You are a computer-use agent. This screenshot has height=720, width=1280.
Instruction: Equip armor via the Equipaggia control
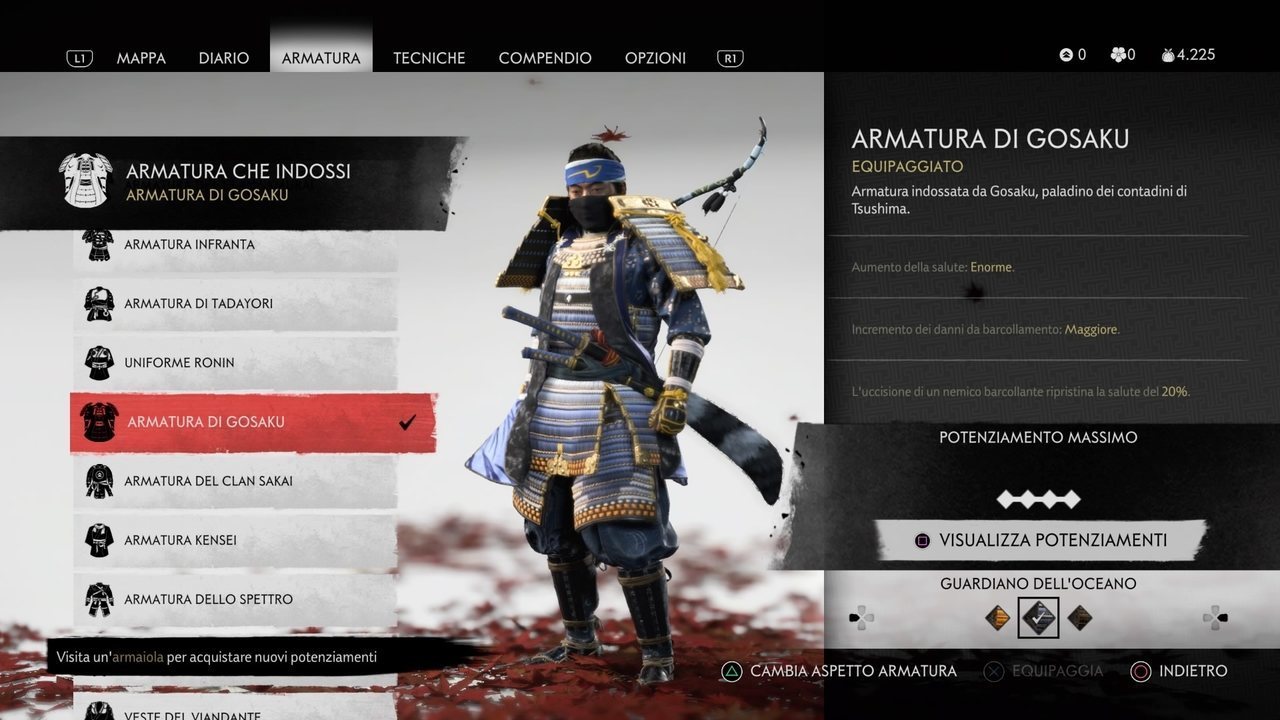pos(1043,671)
